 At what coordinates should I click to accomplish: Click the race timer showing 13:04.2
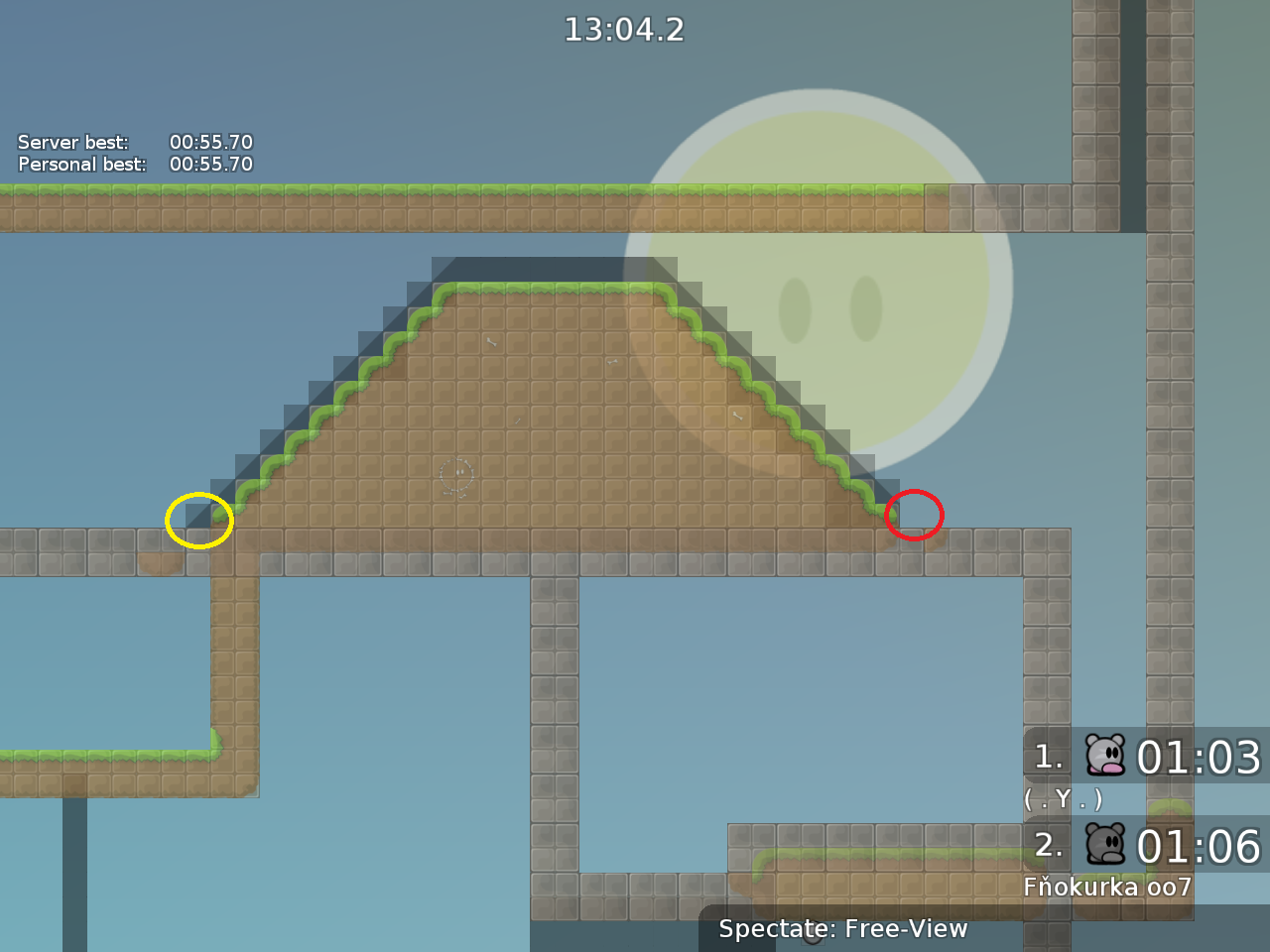pyautogui.click(x=624, y=30)
